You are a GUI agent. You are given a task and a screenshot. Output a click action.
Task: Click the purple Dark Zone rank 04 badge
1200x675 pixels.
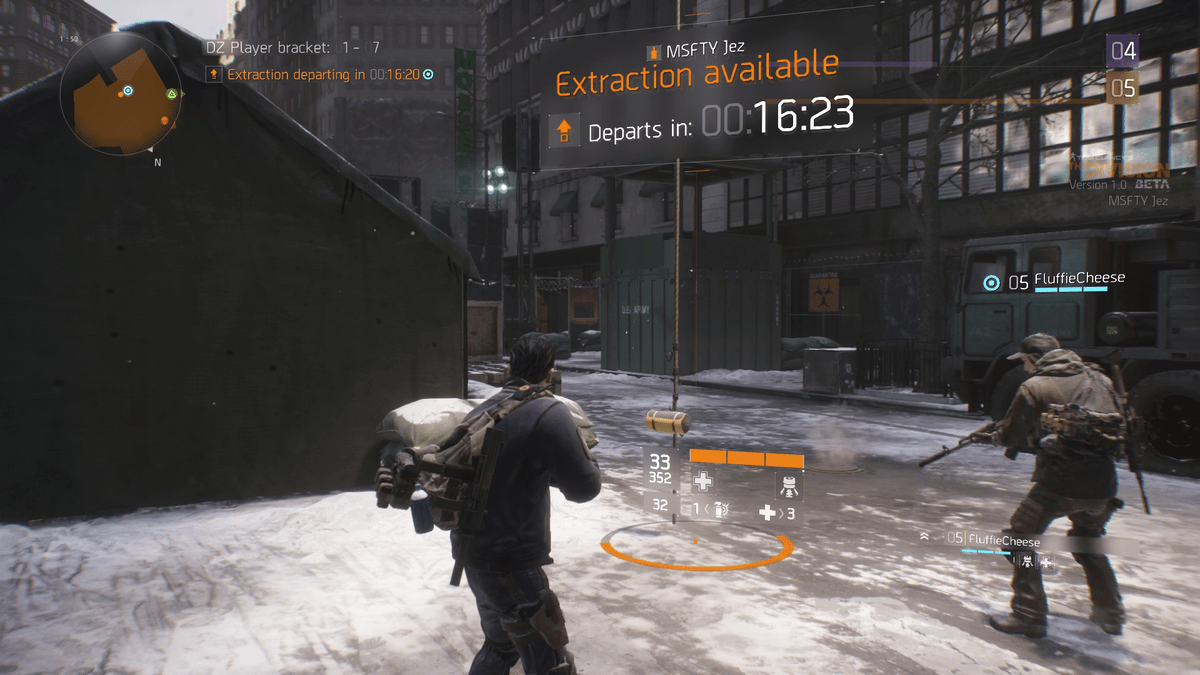pos(1122,49)
